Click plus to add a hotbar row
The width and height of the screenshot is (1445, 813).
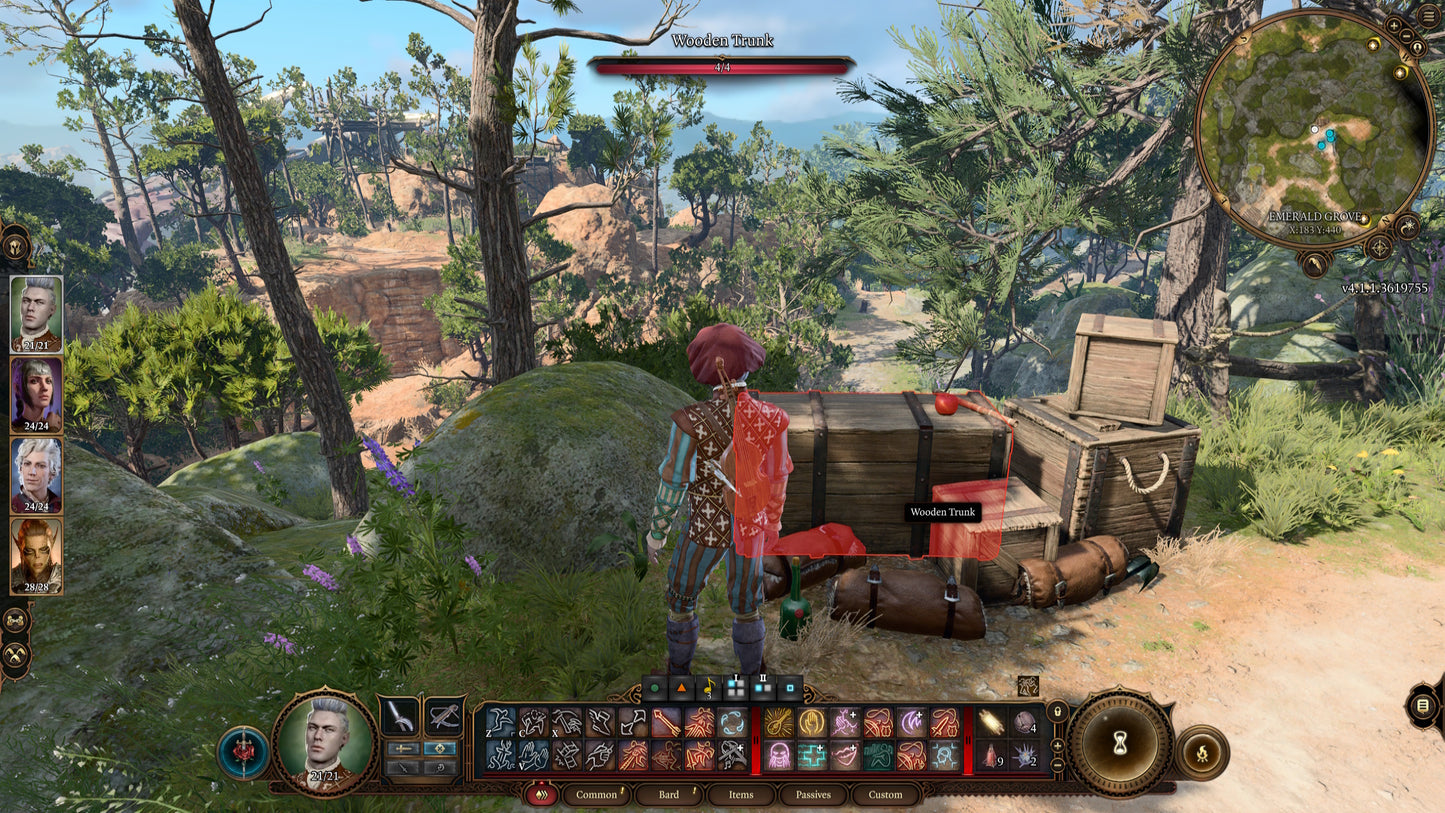1057,744
